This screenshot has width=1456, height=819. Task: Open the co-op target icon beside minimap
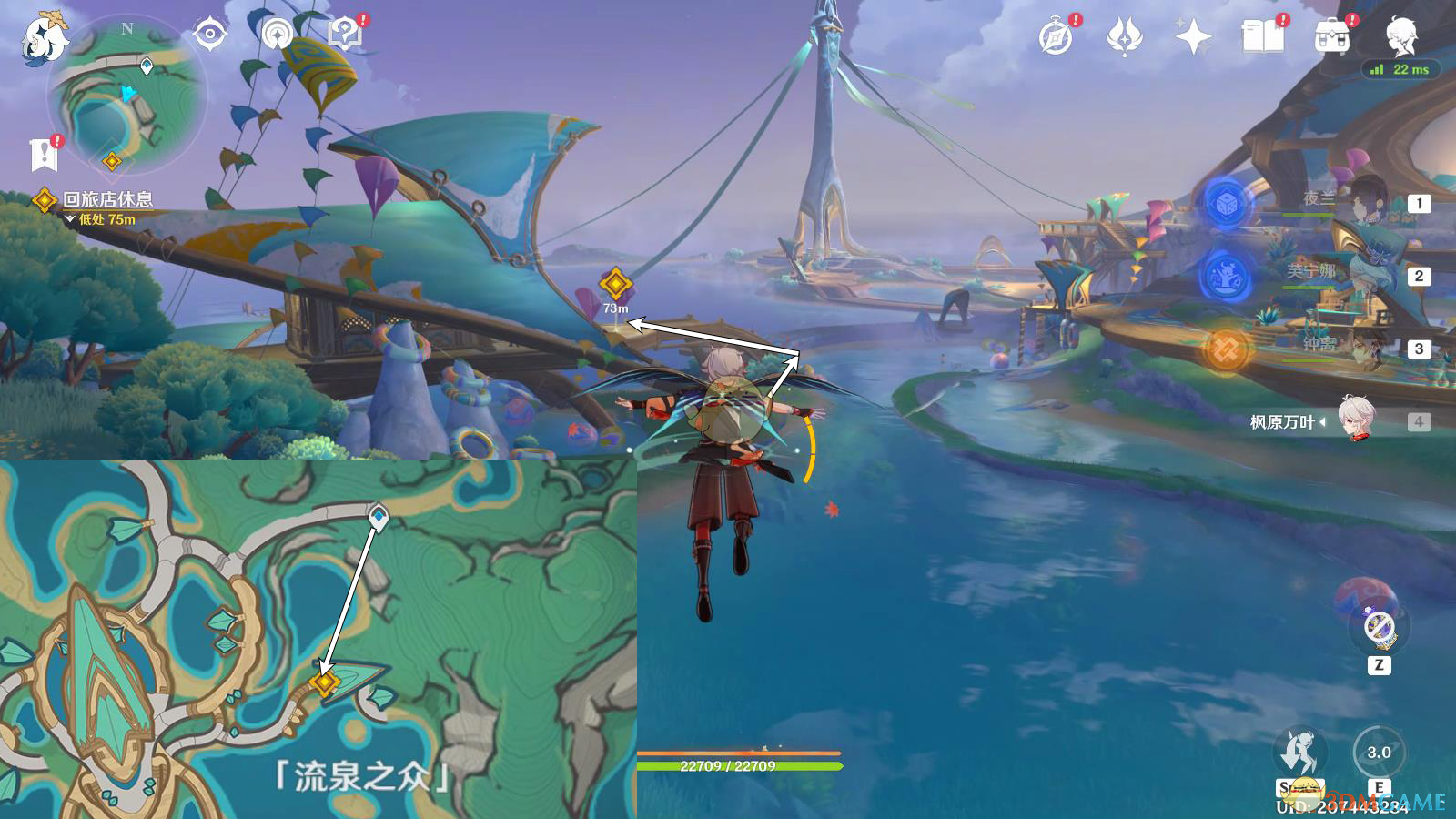pyautogui.click(x=210, y=35)
